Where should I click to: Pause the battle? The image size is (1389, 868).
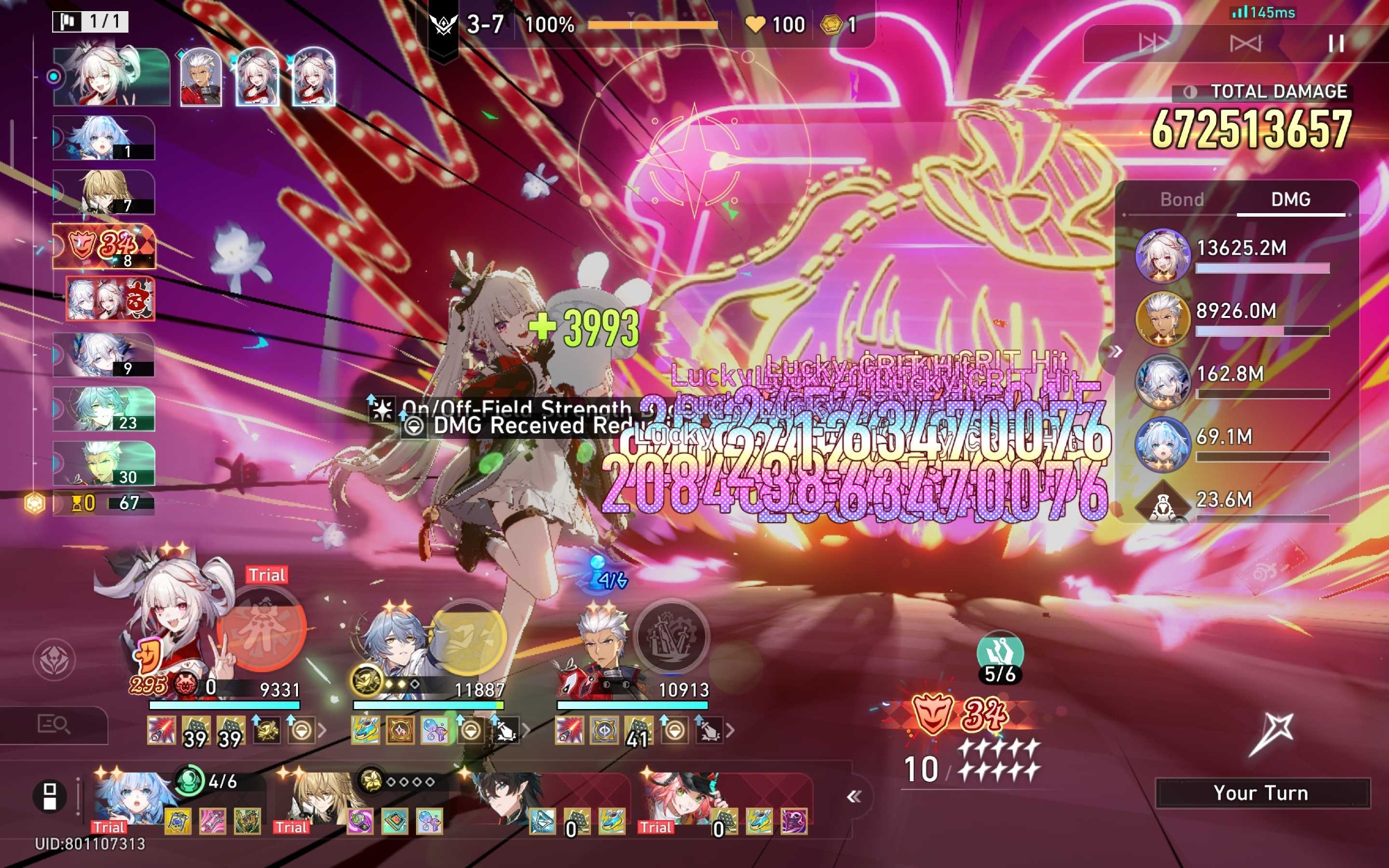tap(1336, 44)
